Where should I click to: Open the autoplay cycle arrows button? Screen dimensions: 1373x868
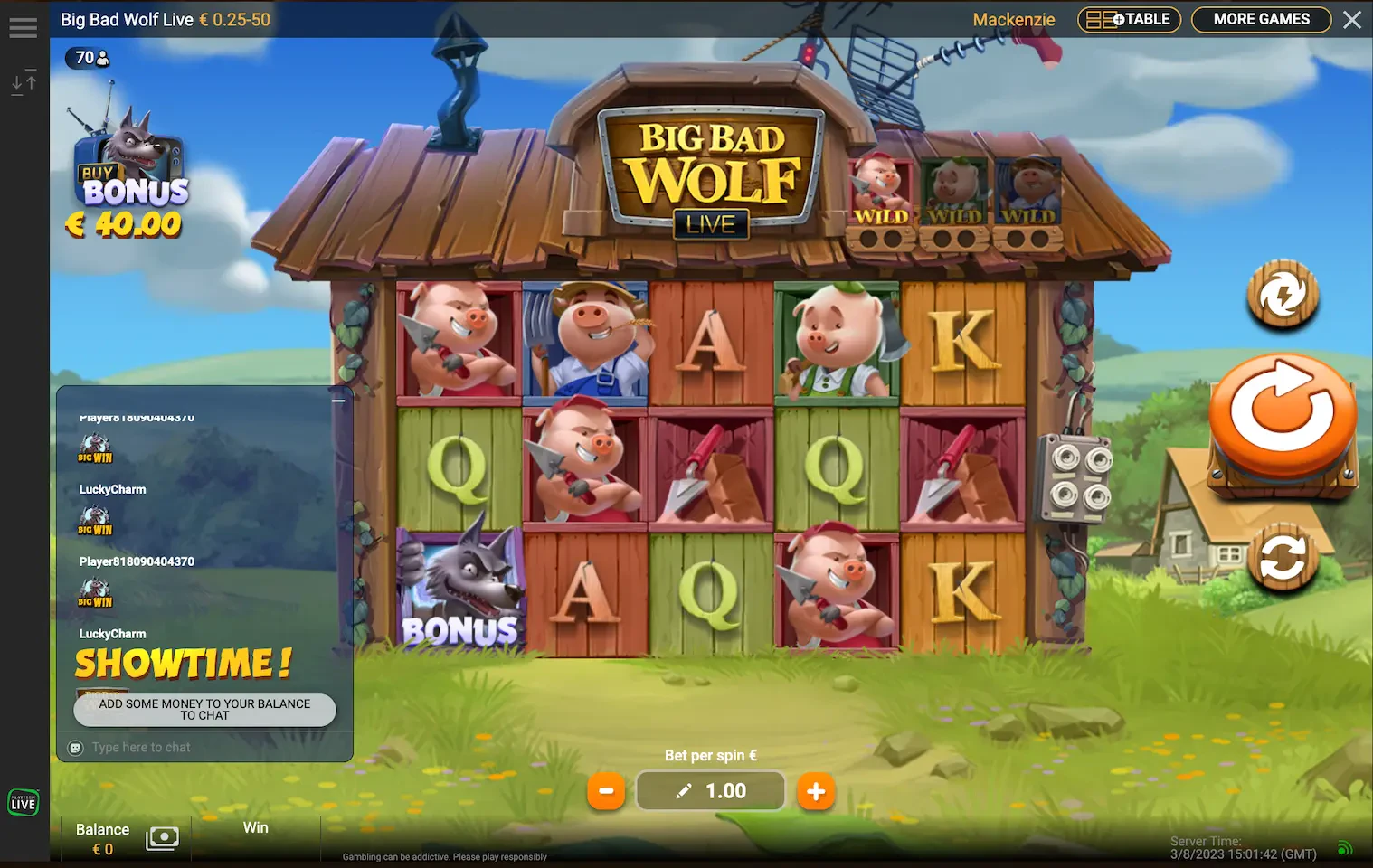[1283, 558]
